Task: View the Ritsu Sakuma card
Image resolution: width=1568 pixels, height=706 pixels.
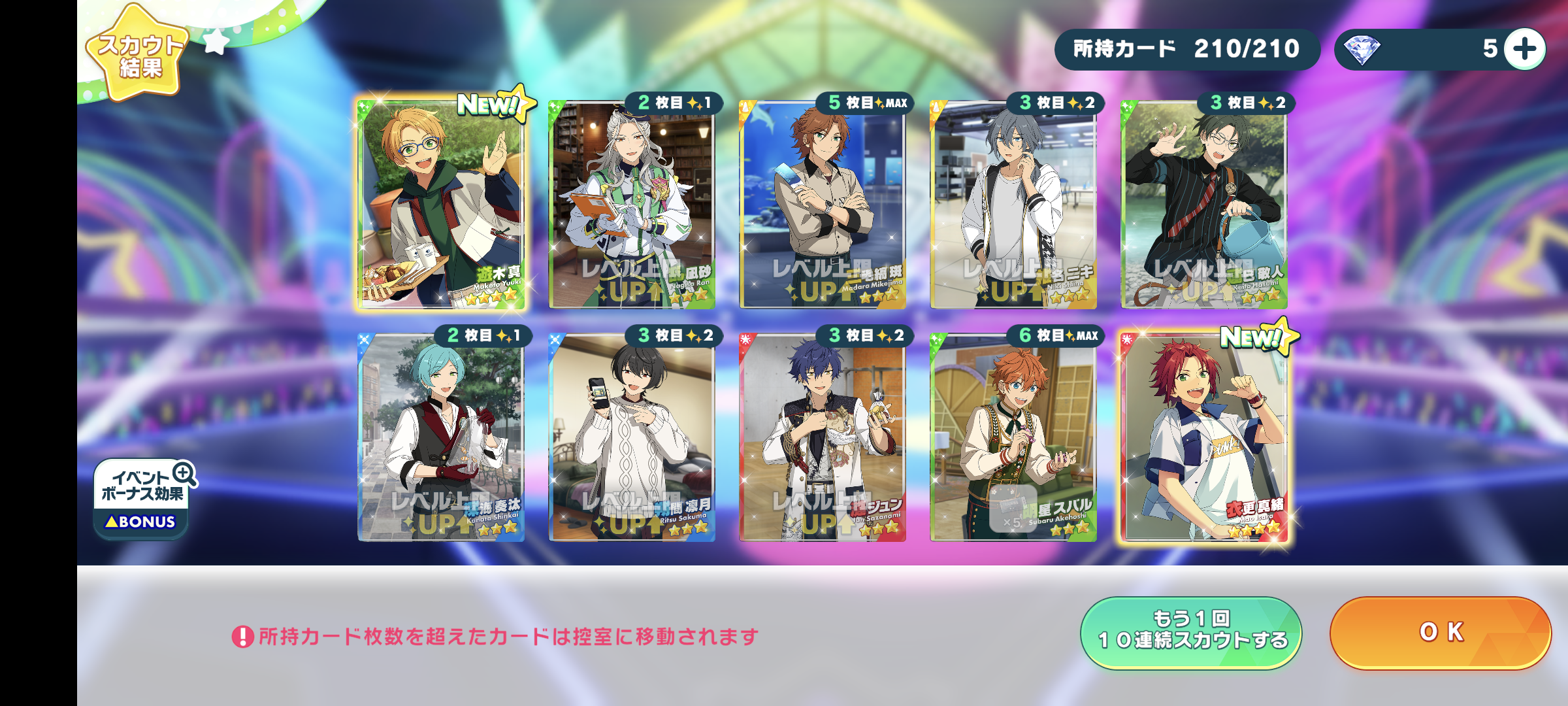Action: pyautogui.click(x=632, y=438)
